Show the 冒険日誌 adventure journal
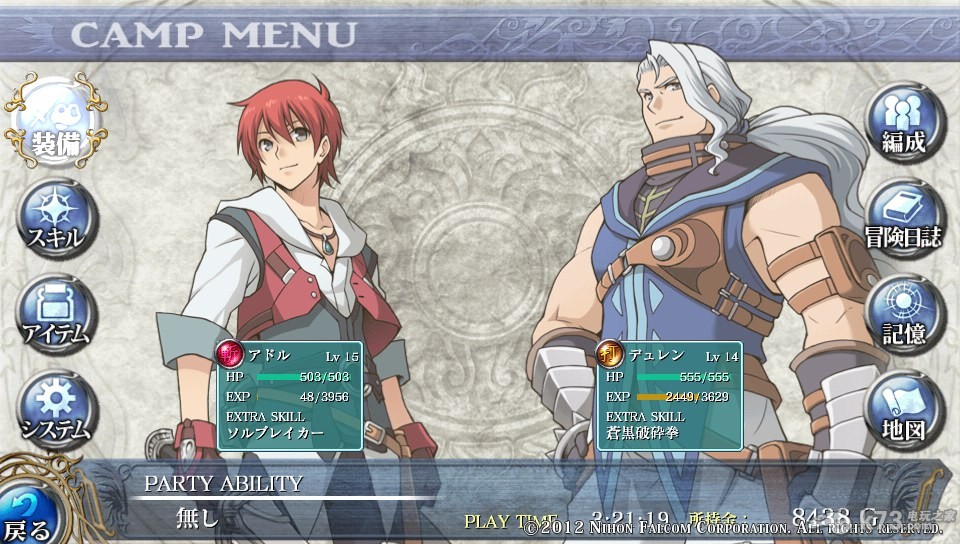 (x=903, y=218)
